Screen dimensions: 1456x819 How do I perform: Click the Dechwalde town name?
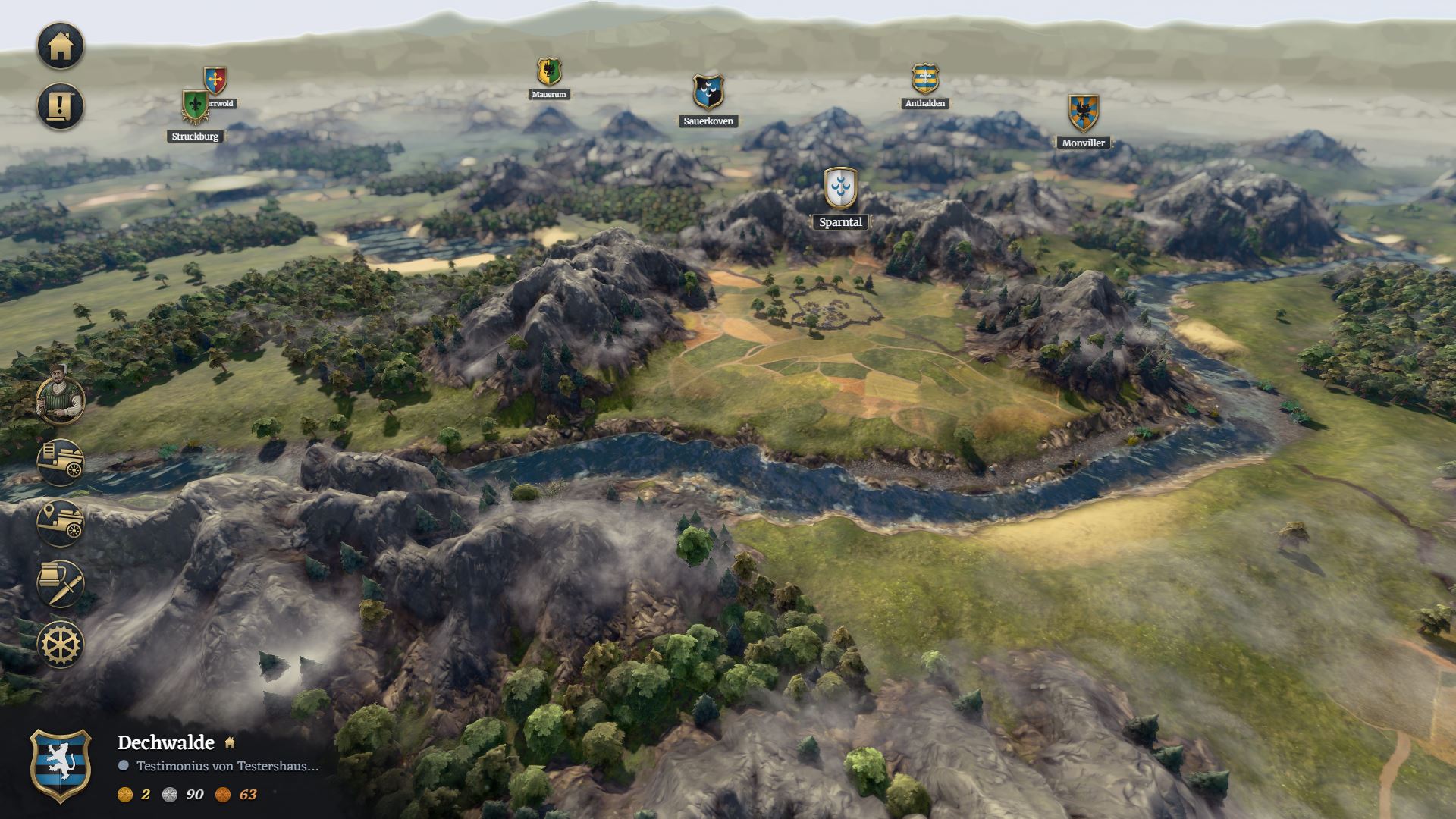click(x=166, y=742)
